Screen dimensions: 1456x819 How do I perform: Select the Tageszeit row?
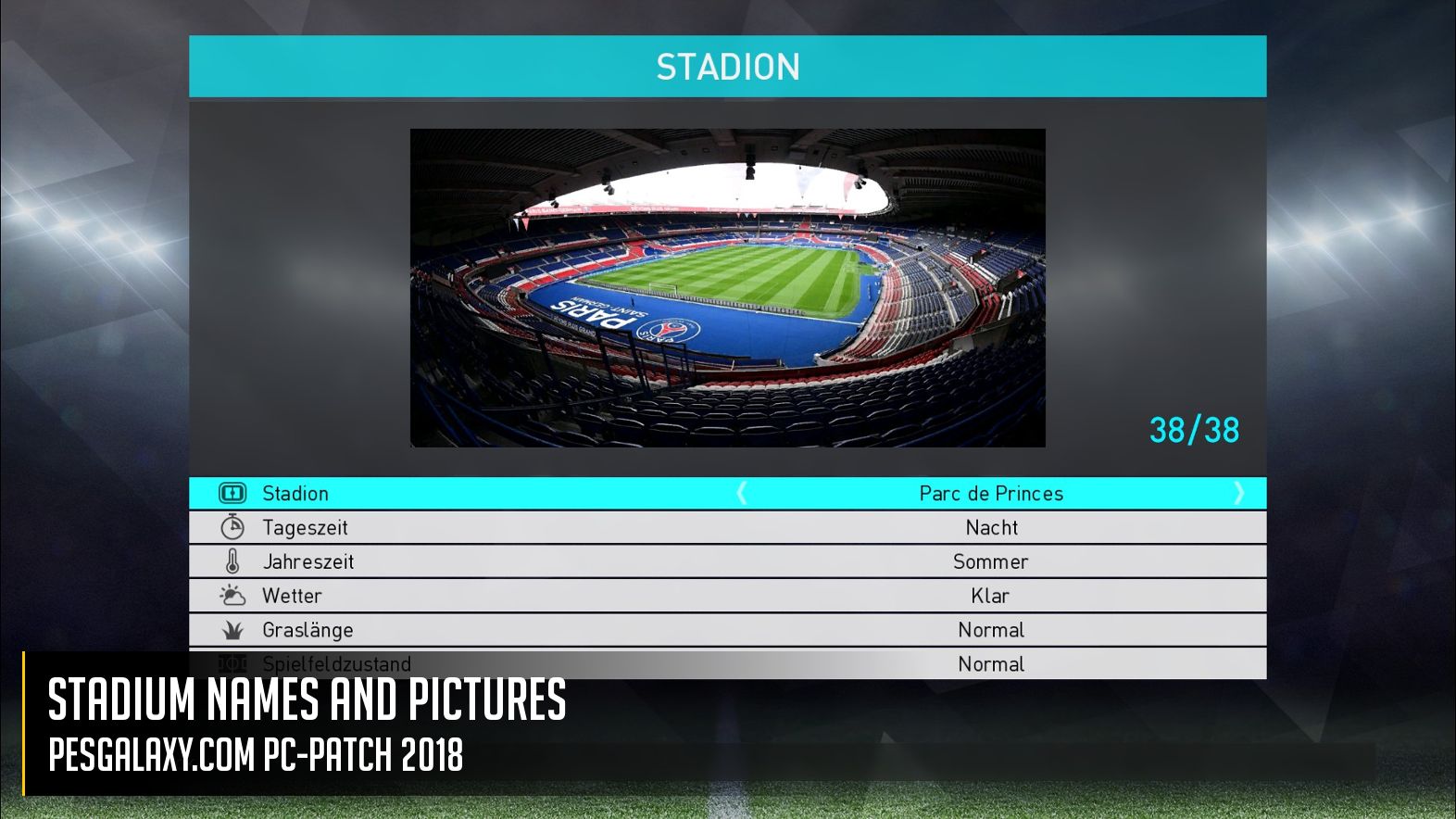[x=727, y=527]
